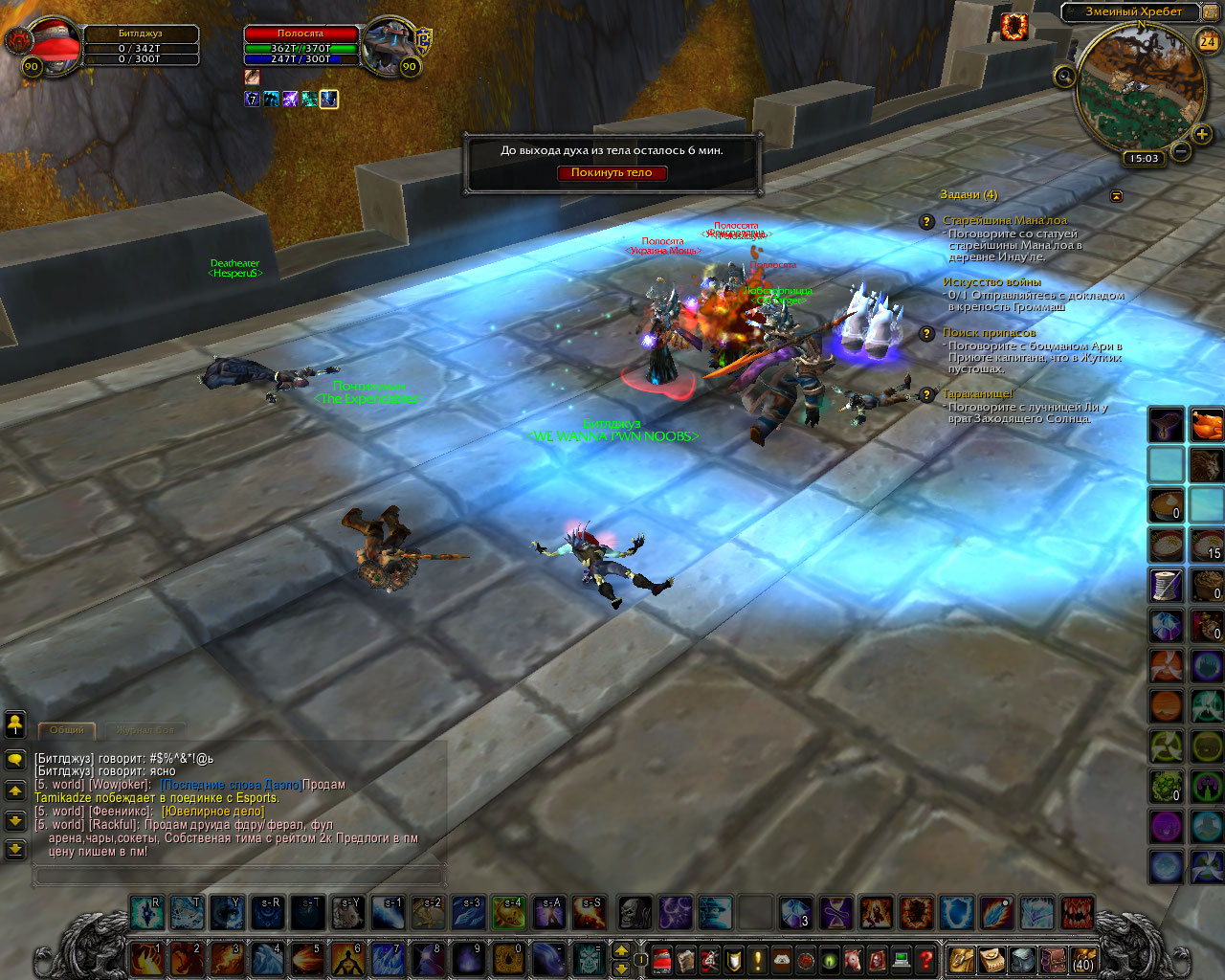
Task: Select the 'Искусство войны' quest in tracker
Action: click(x=991, y=282)
